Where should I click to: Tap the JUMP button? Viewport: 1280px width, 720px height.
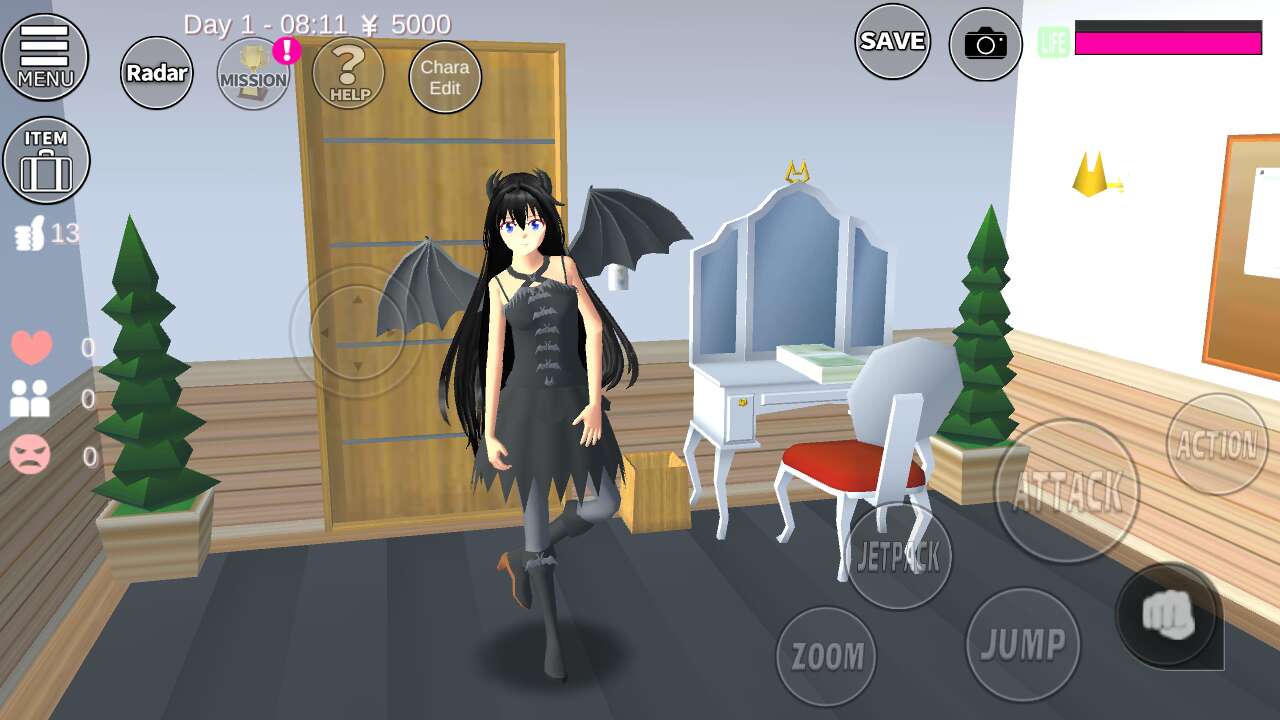[1022, 644]
